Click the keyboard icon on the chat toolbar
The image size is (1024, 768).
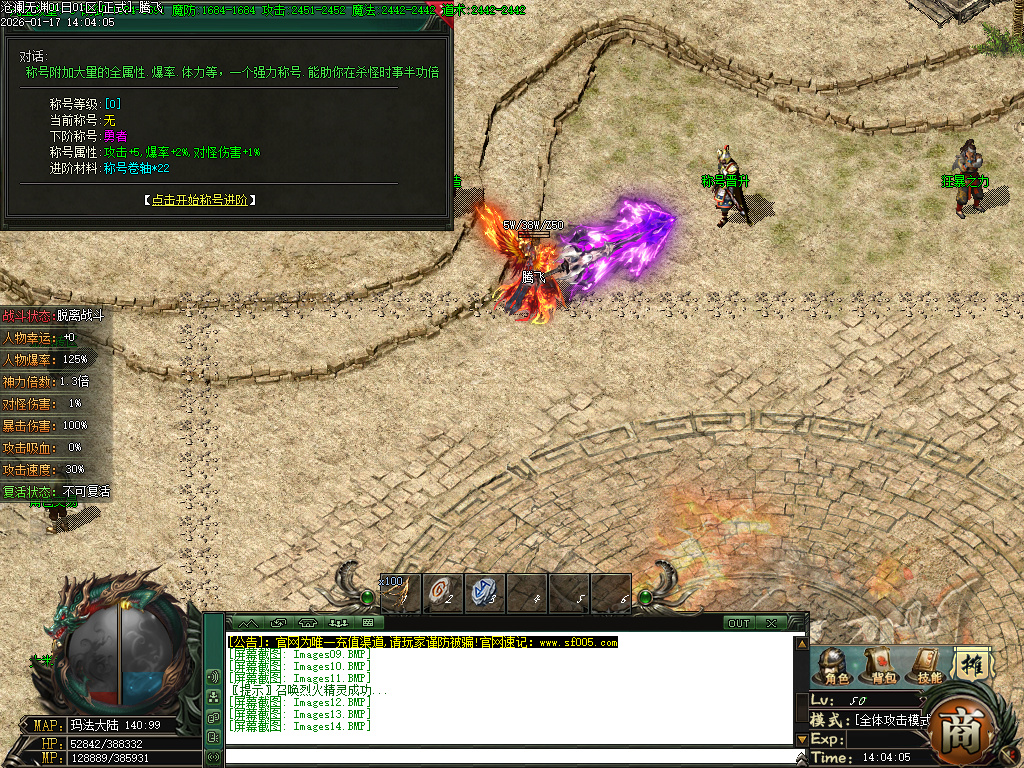(x=367, y=623)
